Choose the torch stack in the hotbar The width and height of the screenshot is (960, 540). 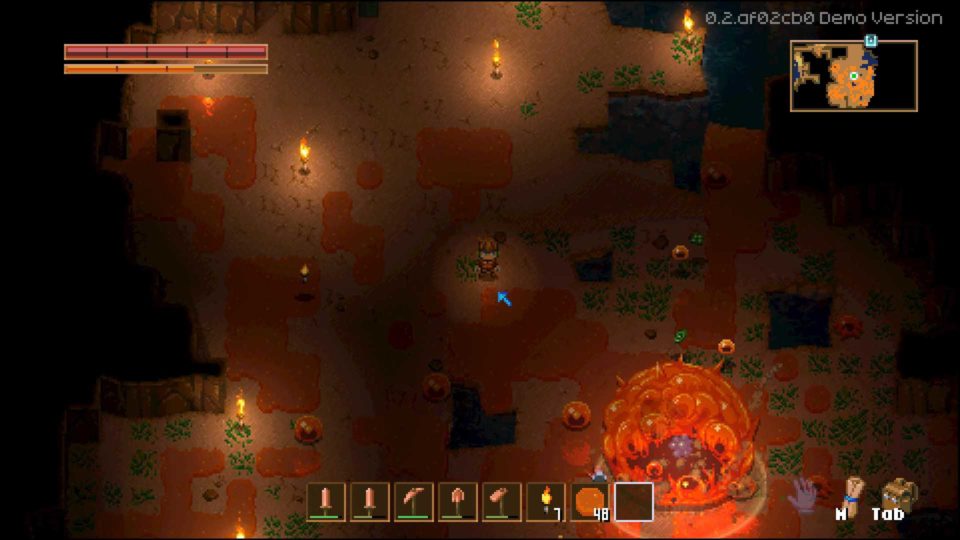[x=545, y=501]
